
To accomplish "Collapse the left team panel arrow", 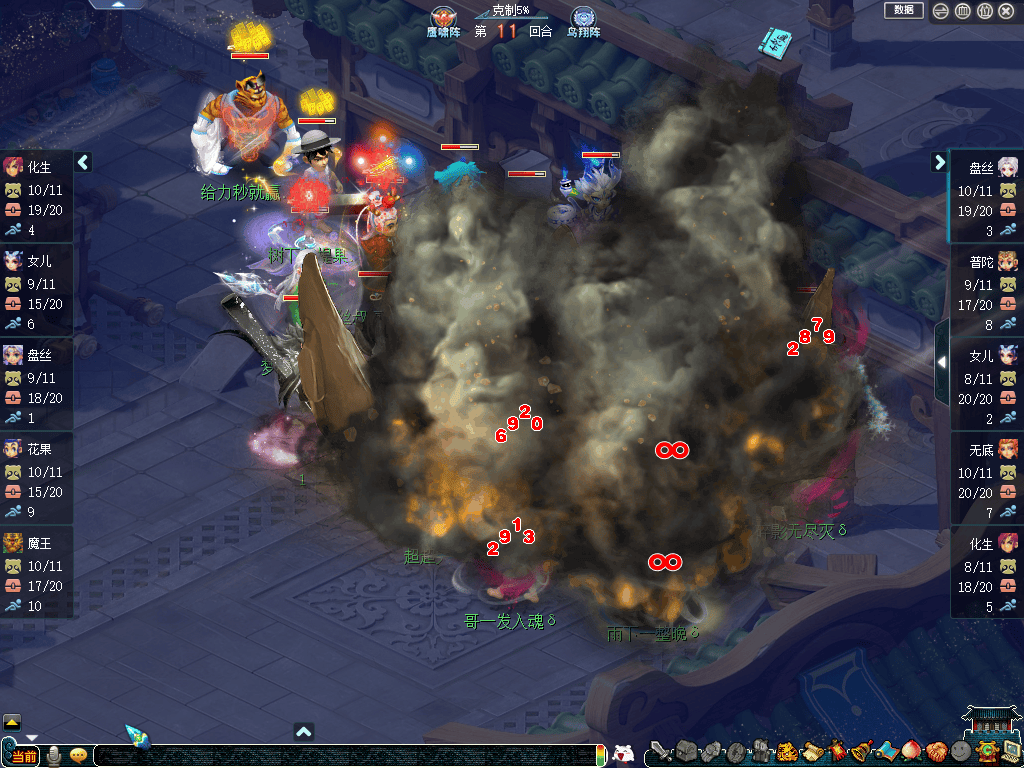I will (x=83, y=162).
